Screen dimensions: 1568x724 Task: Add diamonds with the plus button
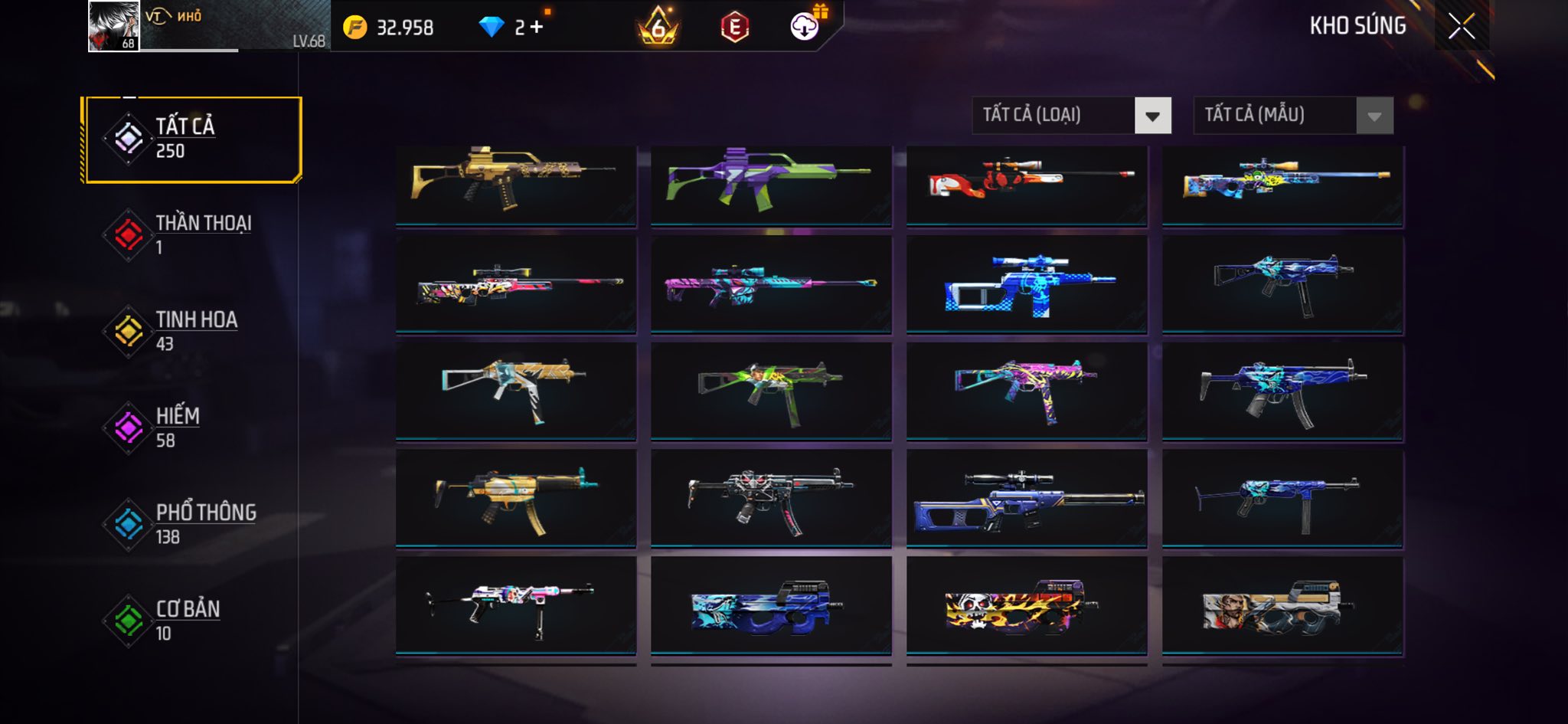537,28
